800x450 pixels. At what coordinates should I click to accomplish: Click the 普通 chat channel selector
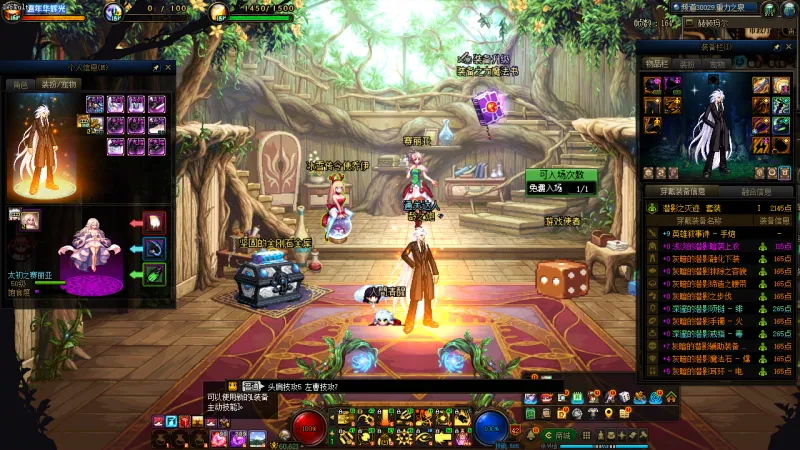point(251,386)
